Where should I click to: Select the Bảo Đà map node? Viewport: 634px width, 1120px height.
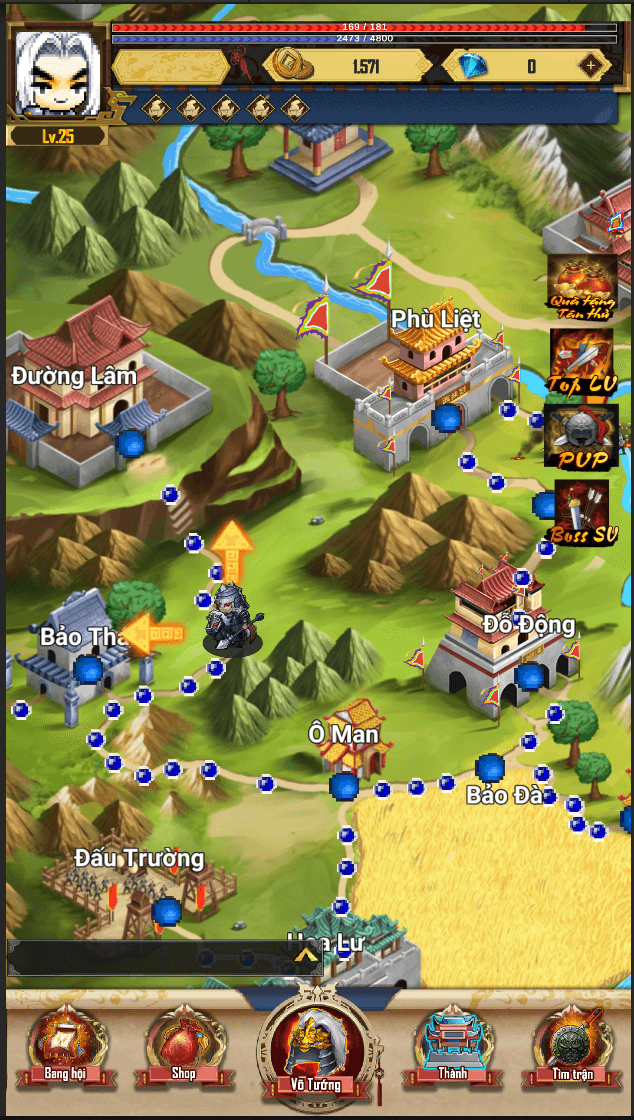coord(490,769)
